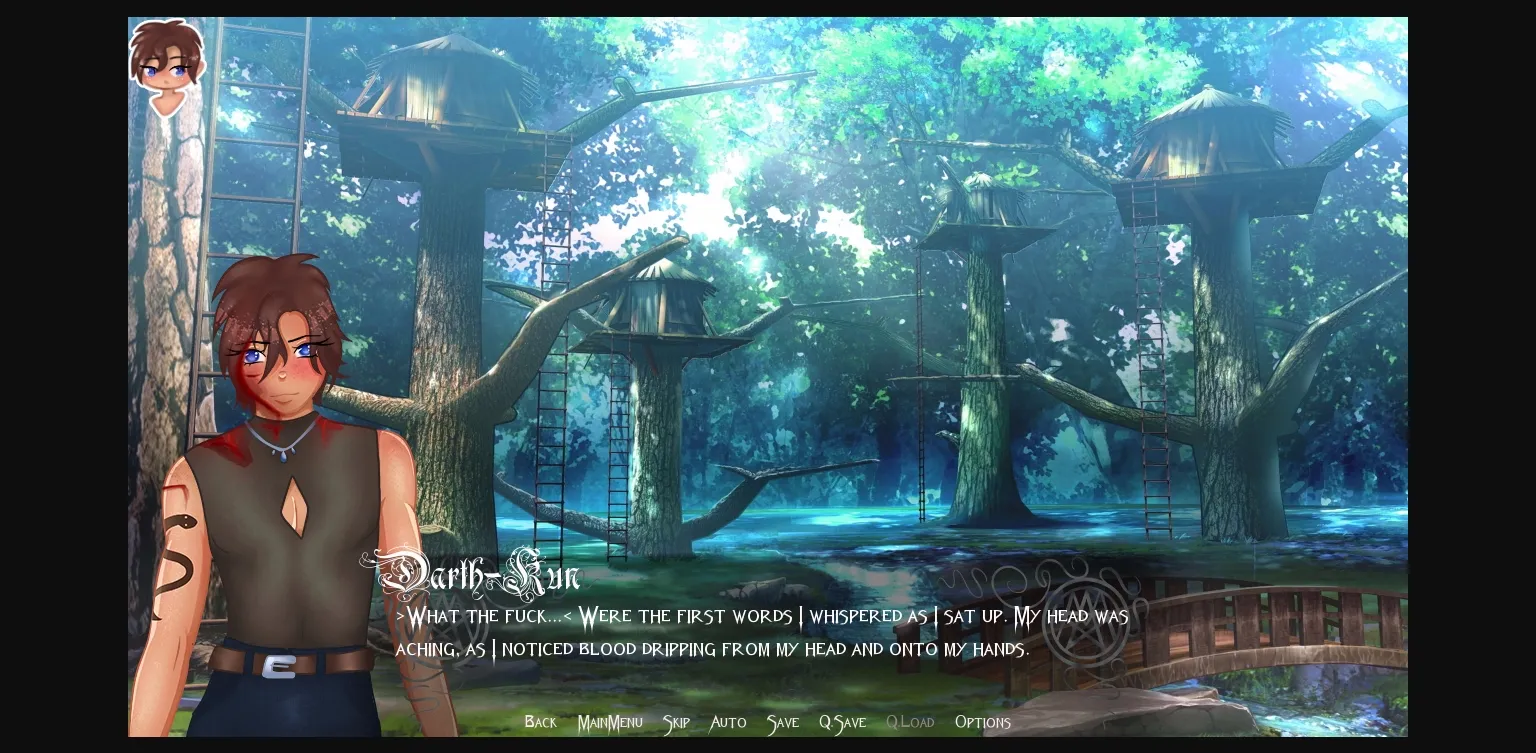Click the Save quick menu label
Screen dimensions: 1536x753
(782, 722)
